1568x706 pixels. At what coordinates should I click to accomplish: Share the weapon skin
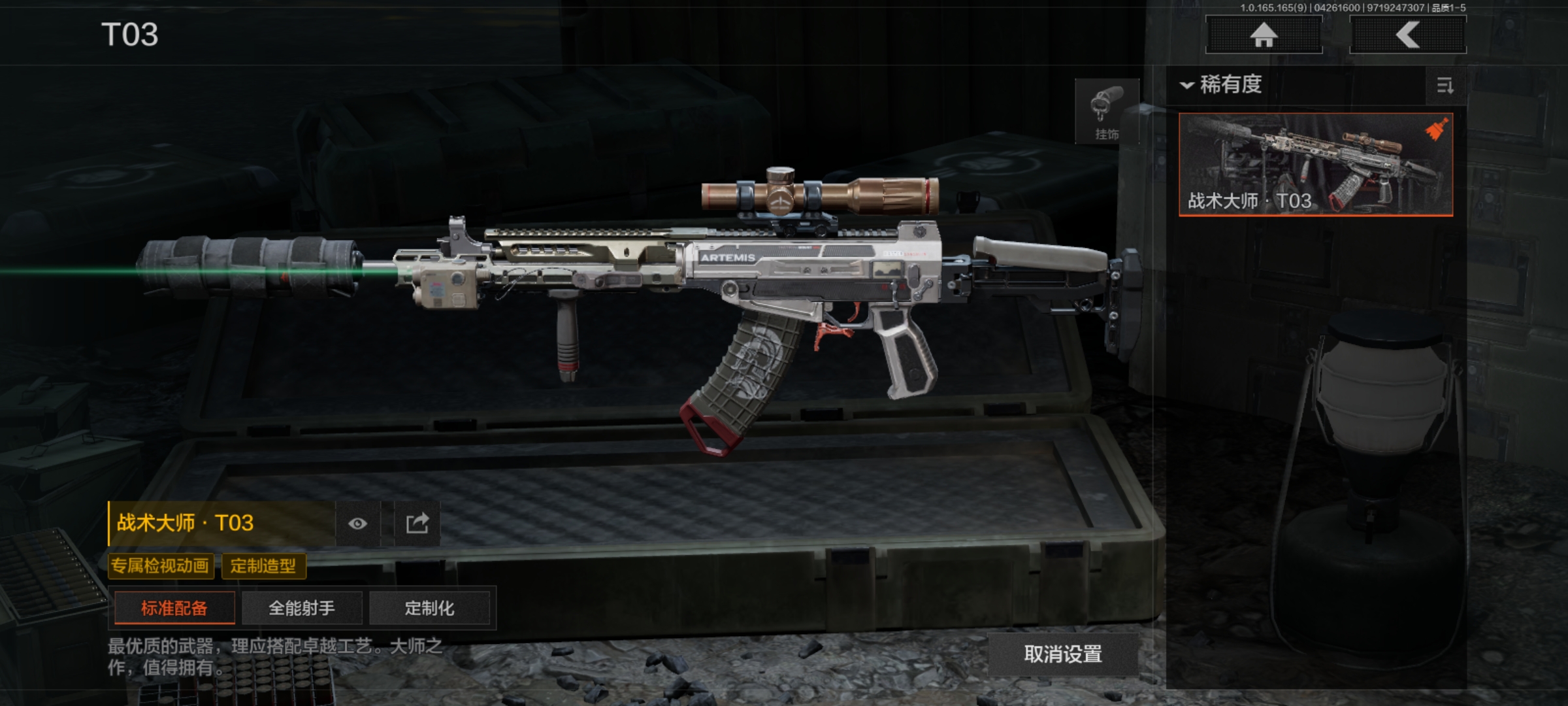coord(417,524)
